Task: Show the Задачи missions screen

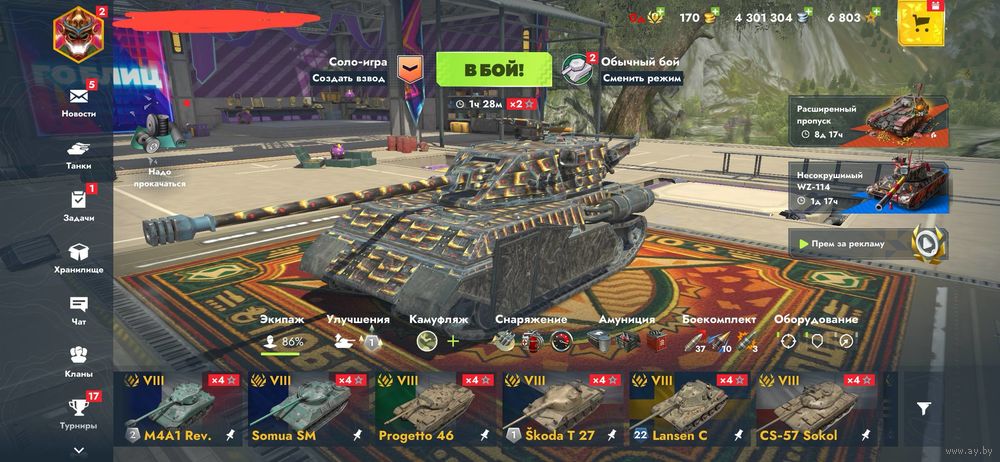Action: [79, 203]
